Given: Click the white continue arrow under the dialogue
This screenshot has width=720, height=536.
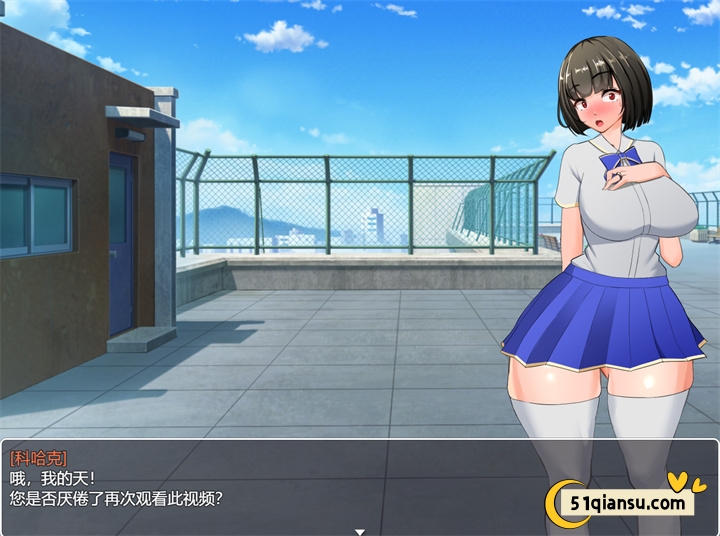Looking at the screenshot, I should (x=360, y=531).
